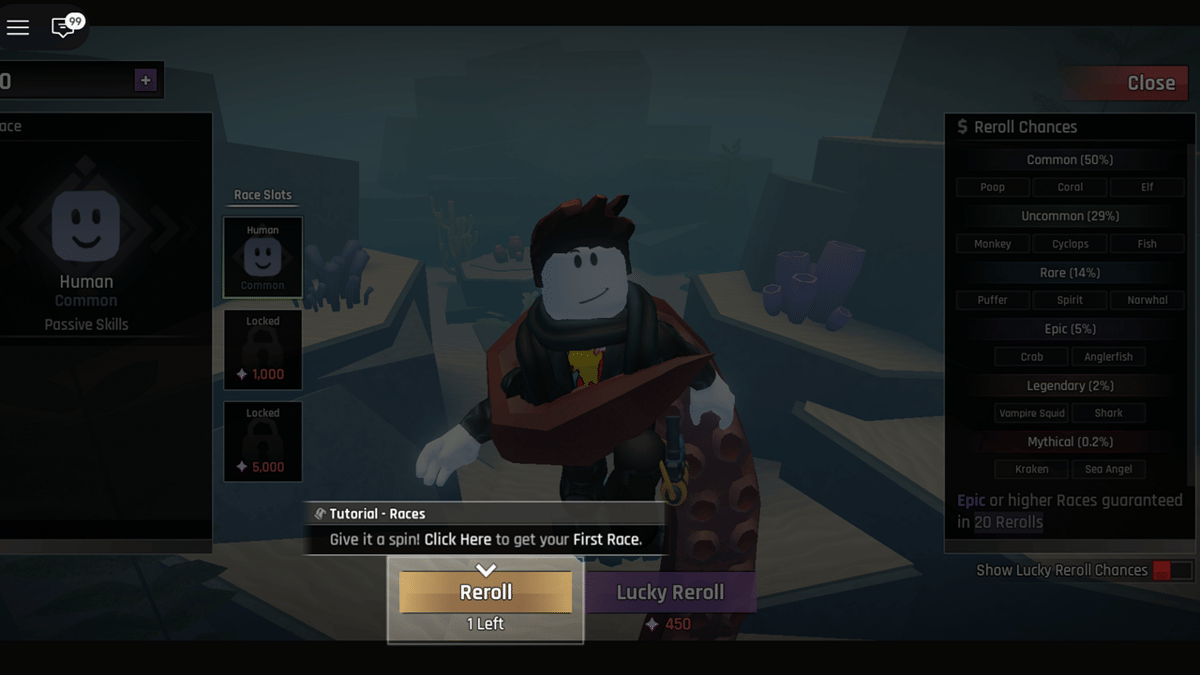This screenshot has width=1200, height=675.
Task: Select the Narwhal race entry
Action: coord(1147,300)
